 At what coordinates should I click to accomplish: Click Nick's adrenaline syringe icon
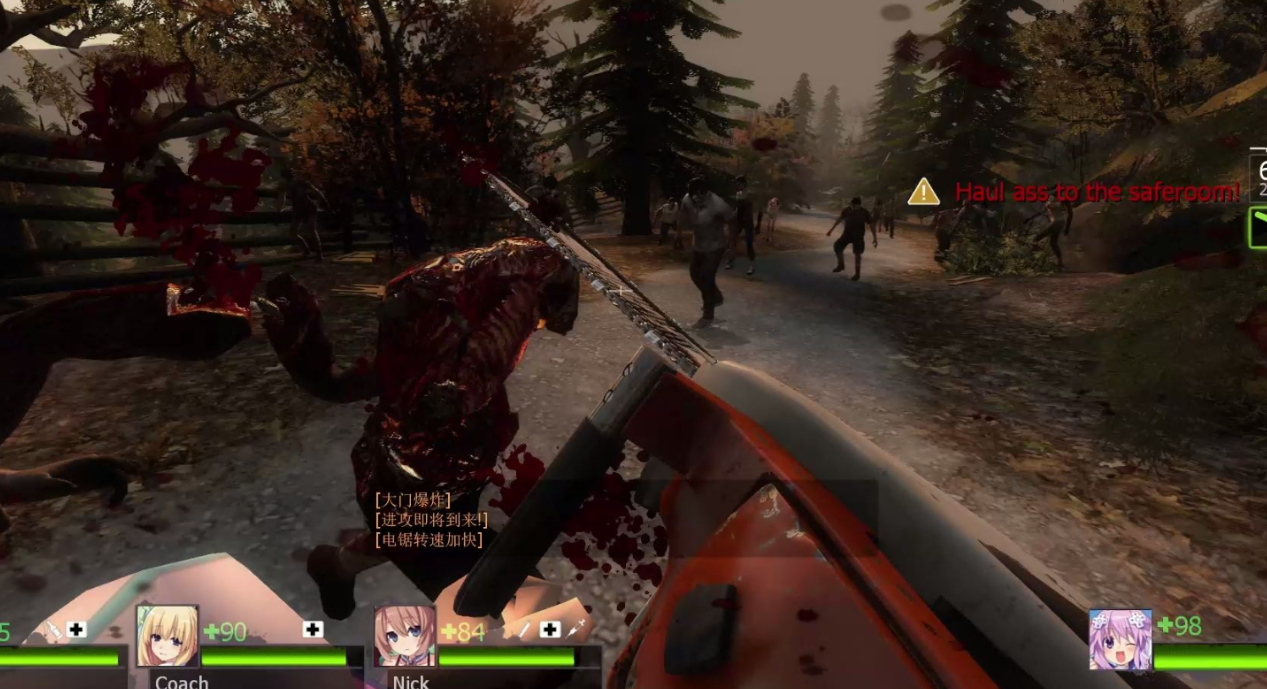[576, 630]
